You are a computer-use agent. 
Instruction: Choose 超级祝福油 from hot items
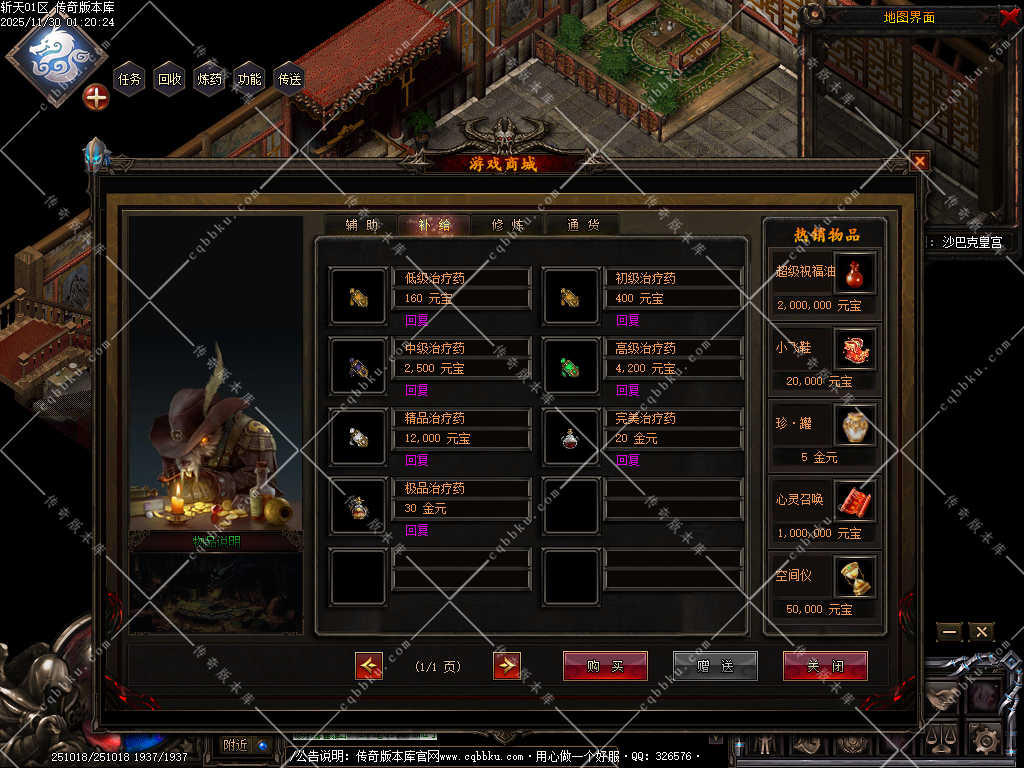854,272
